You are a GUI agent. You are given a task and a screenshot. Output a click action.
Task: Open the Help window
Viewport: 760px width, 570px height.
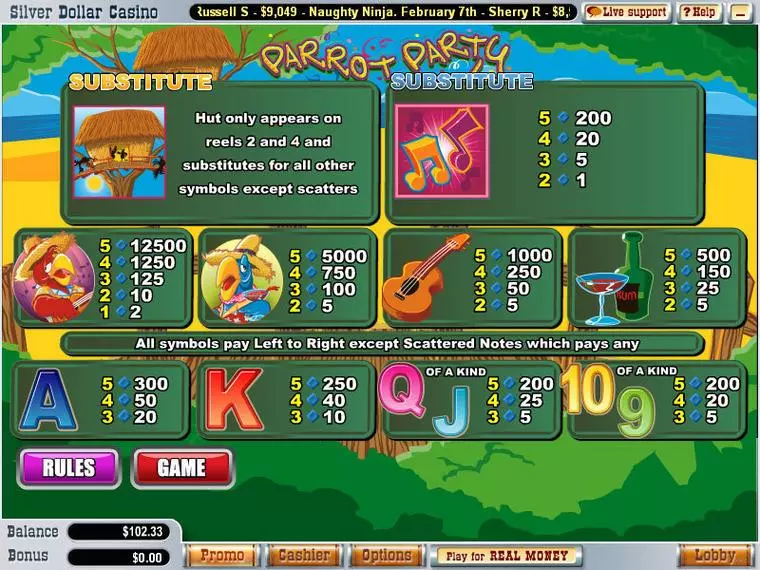click(699, 12)
